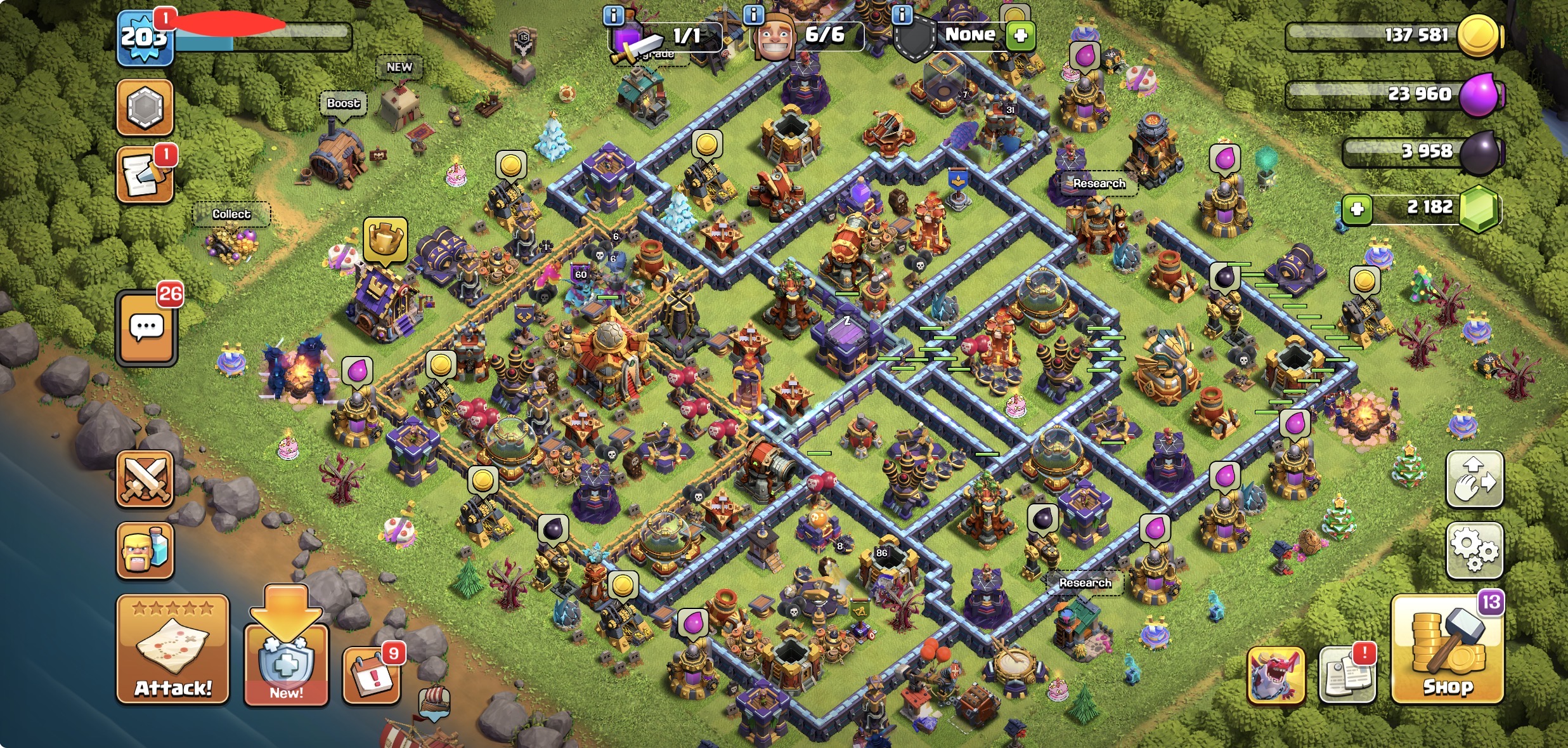Screen dimensions: 1568x748
Task: Show shield info next to None
Action: click(x=902, y=15)
